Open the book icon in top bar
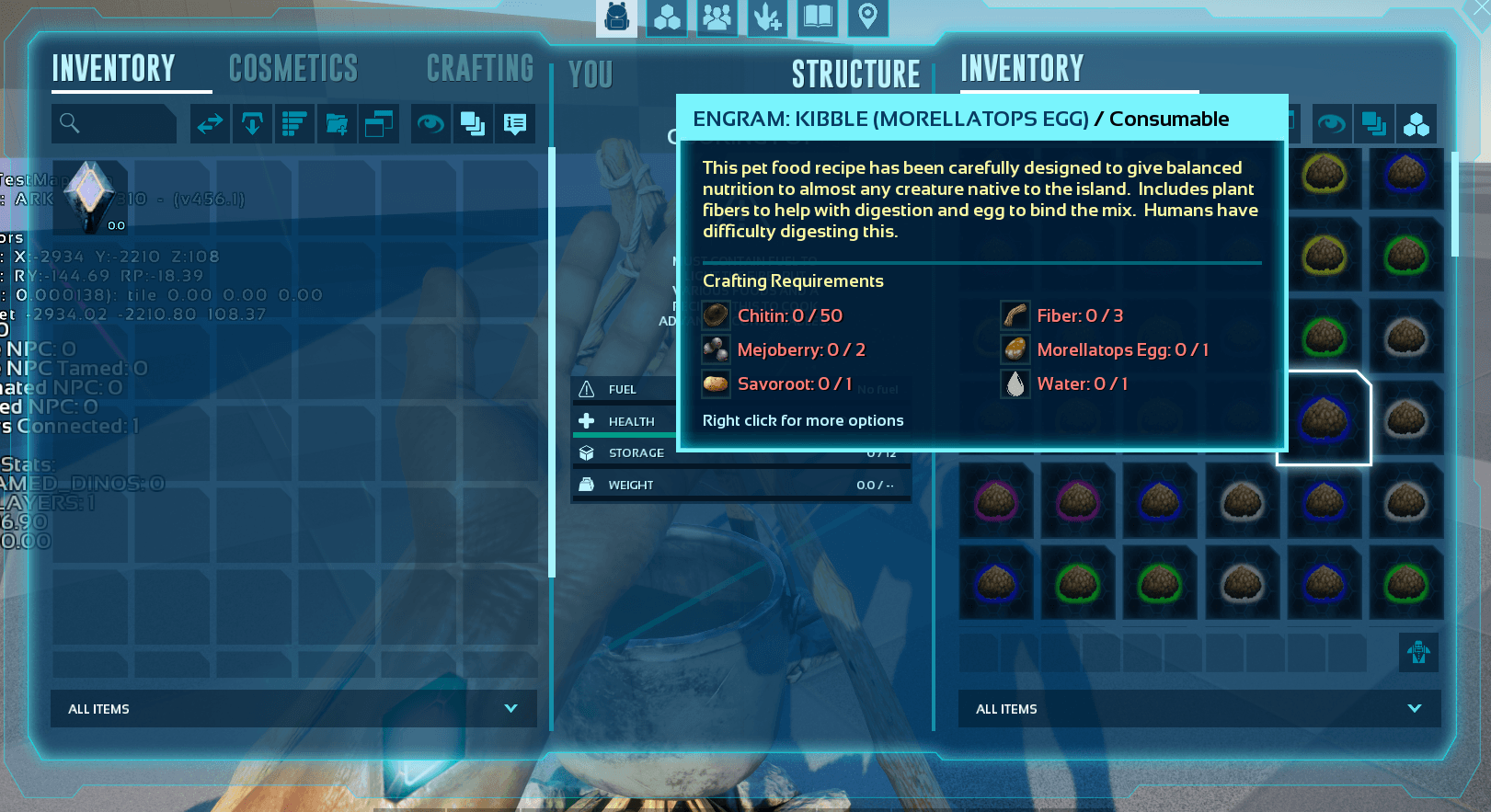The image size is (1491, 812). (817, 17)
